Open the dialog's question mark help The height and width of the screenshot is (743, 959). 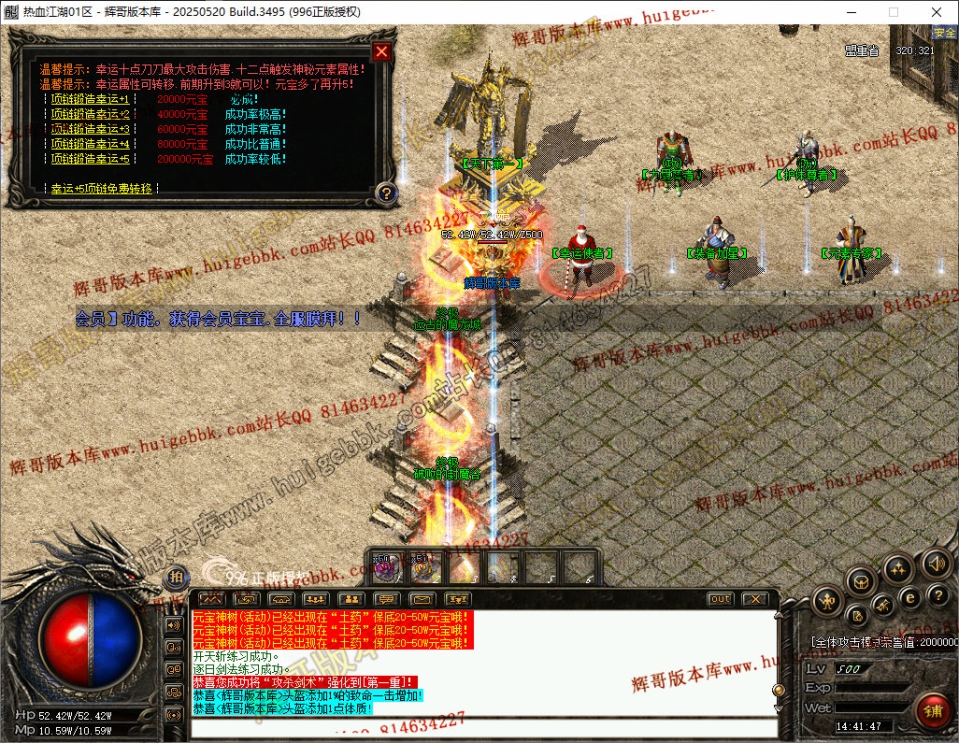(x=387, y=193)
